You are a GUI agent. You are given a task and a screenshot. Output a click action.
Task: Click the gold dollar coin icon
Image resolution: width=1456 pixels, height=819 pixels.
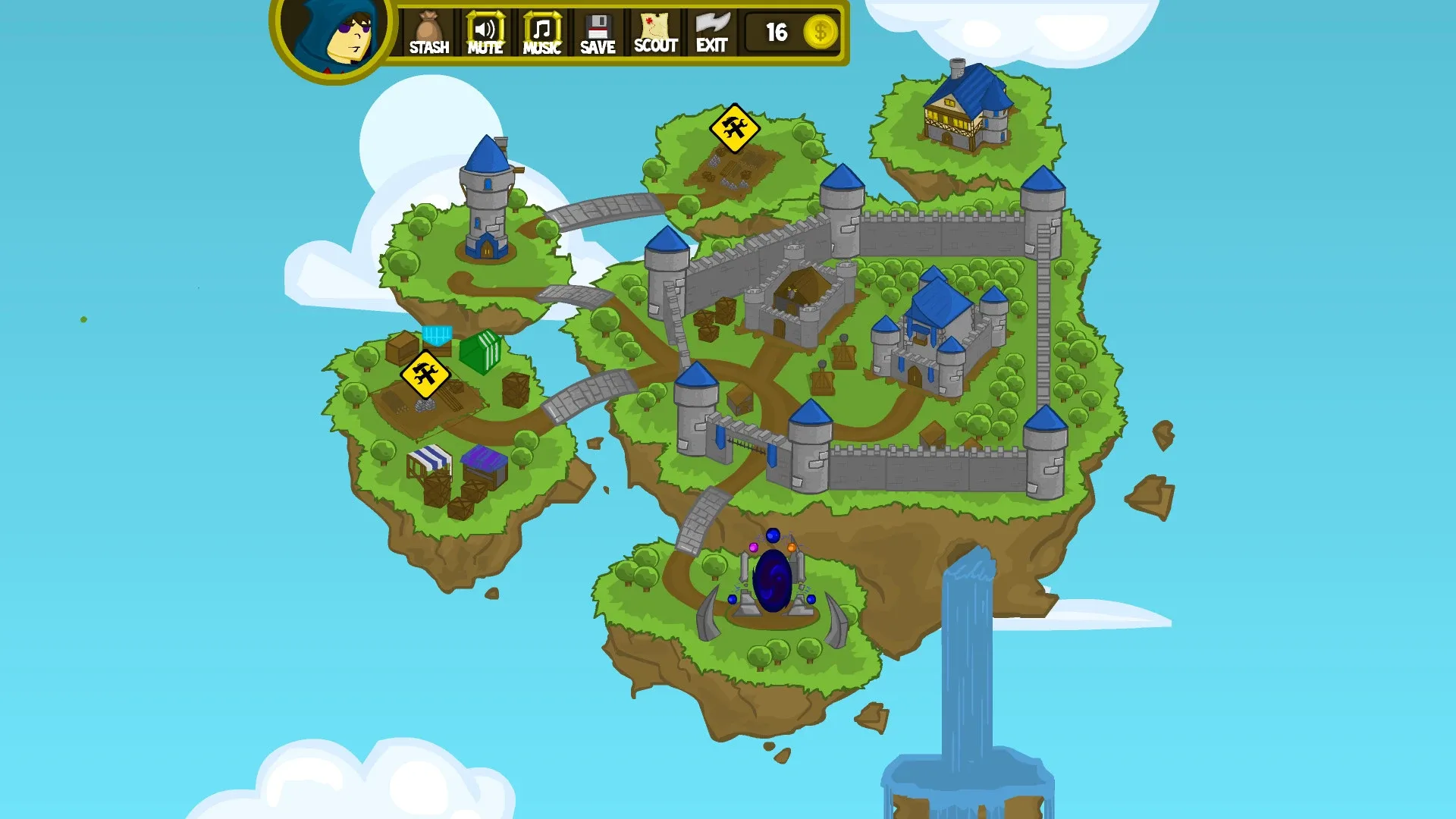click(x=820, y=32)
